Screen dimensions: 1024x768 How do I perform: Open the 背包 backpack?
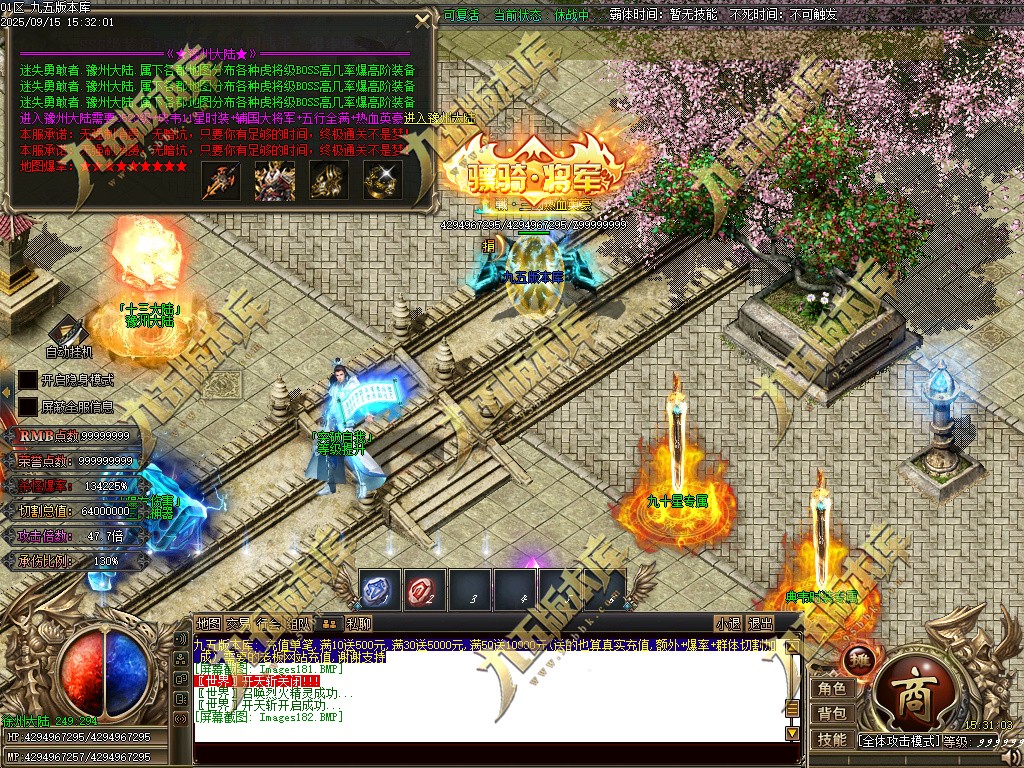832,714
